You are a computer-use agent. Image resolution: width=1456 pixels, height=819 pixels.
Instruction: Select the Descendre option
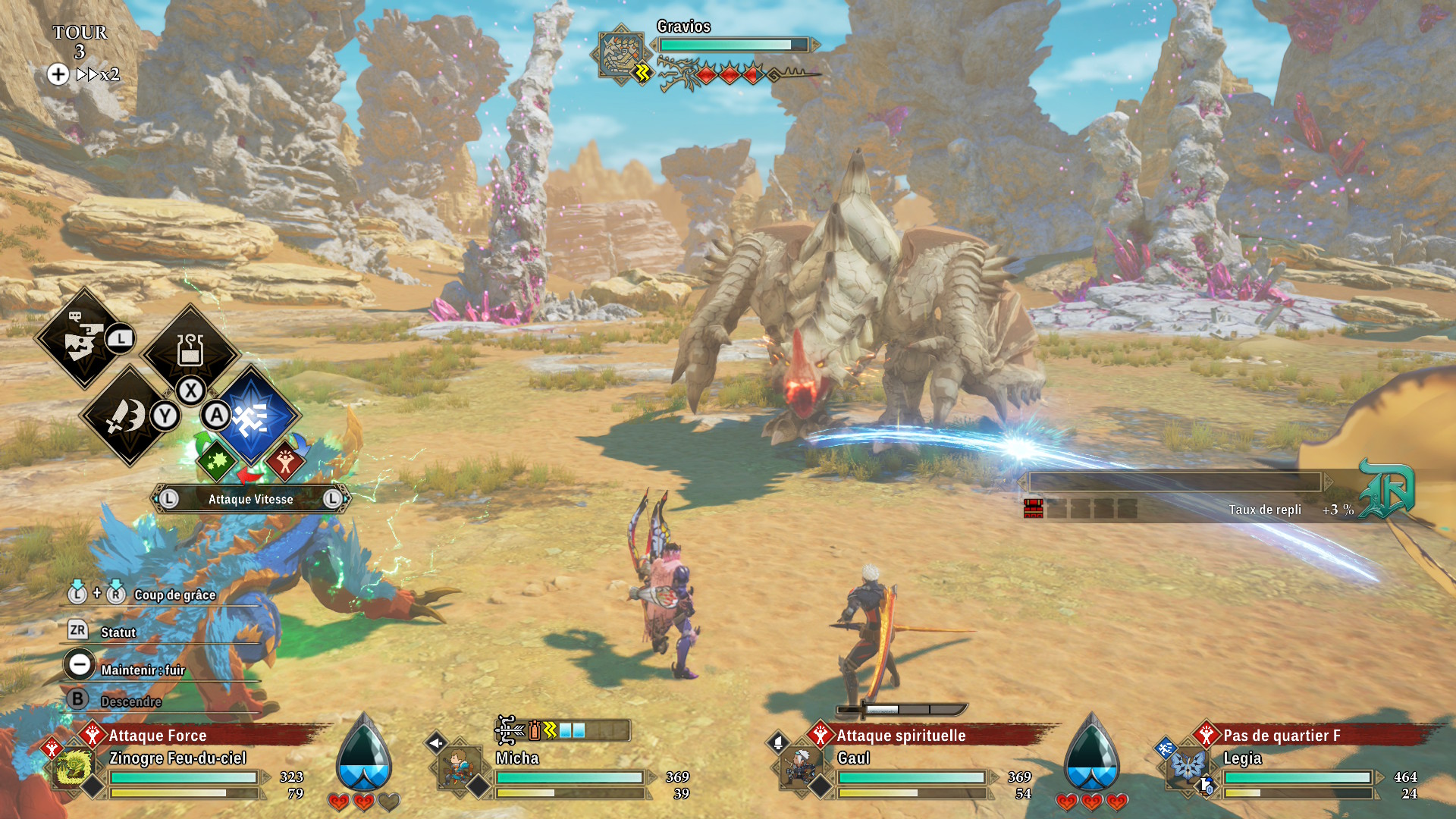tap(130, 701)
